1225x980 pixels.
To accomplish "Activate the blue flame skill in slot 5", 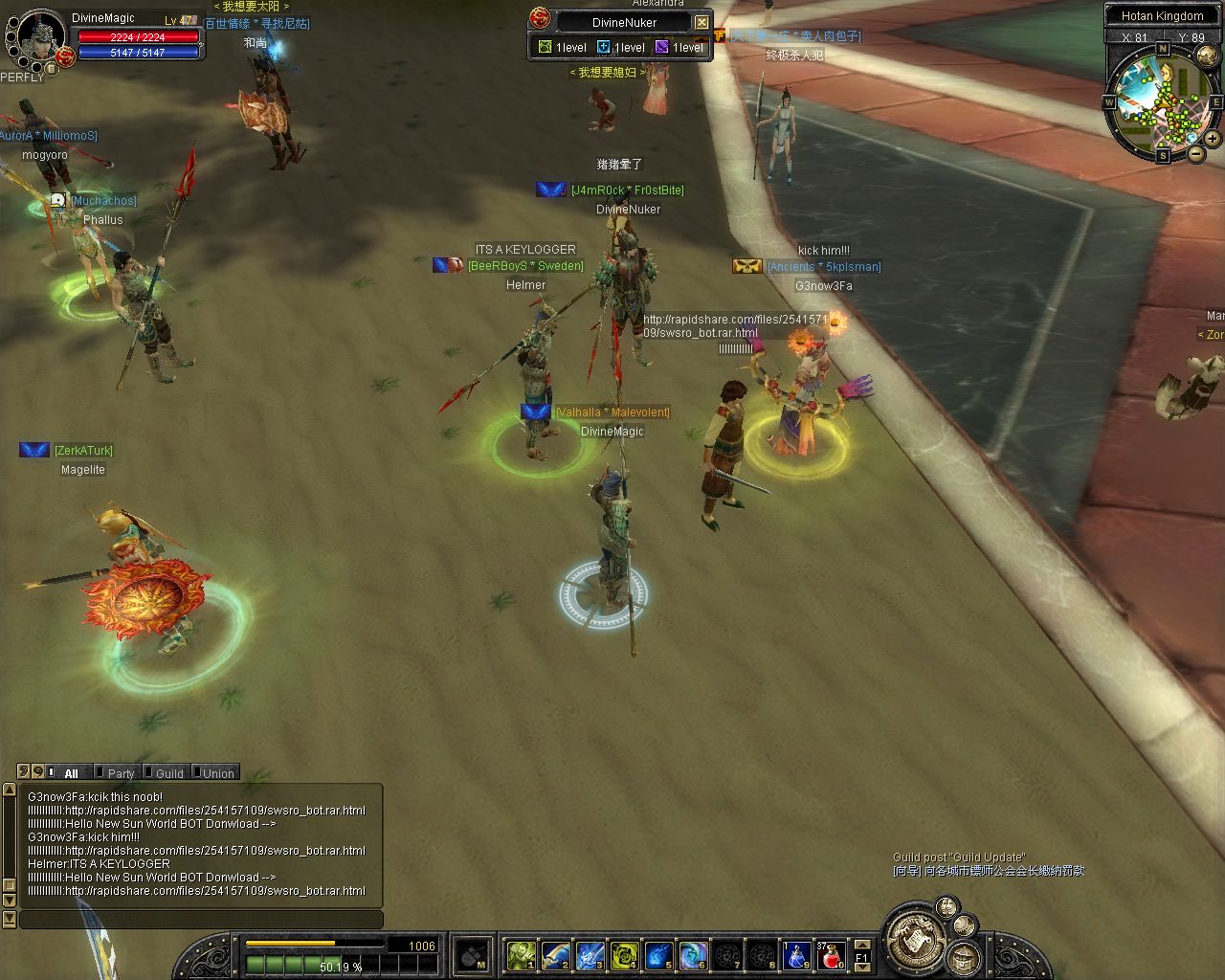I will click(x=658, y=955).
